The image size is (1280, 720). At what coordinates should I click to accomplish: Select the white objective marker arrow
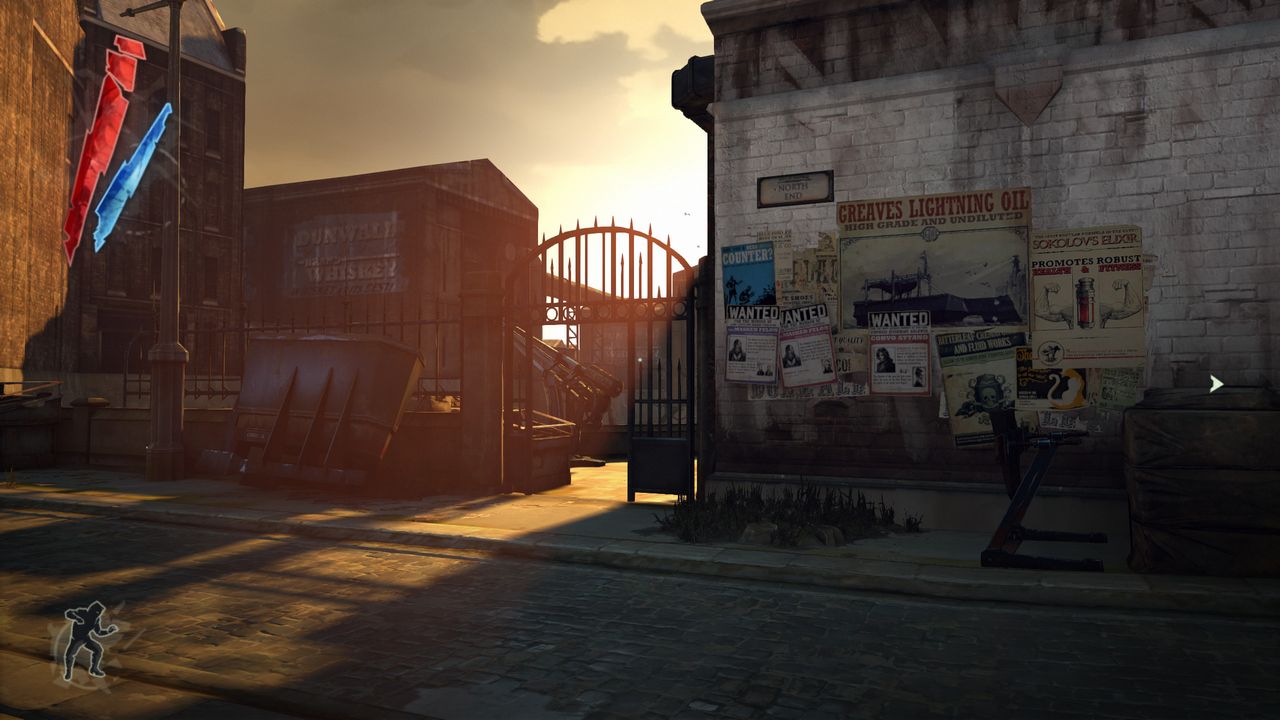(1215, 383)
